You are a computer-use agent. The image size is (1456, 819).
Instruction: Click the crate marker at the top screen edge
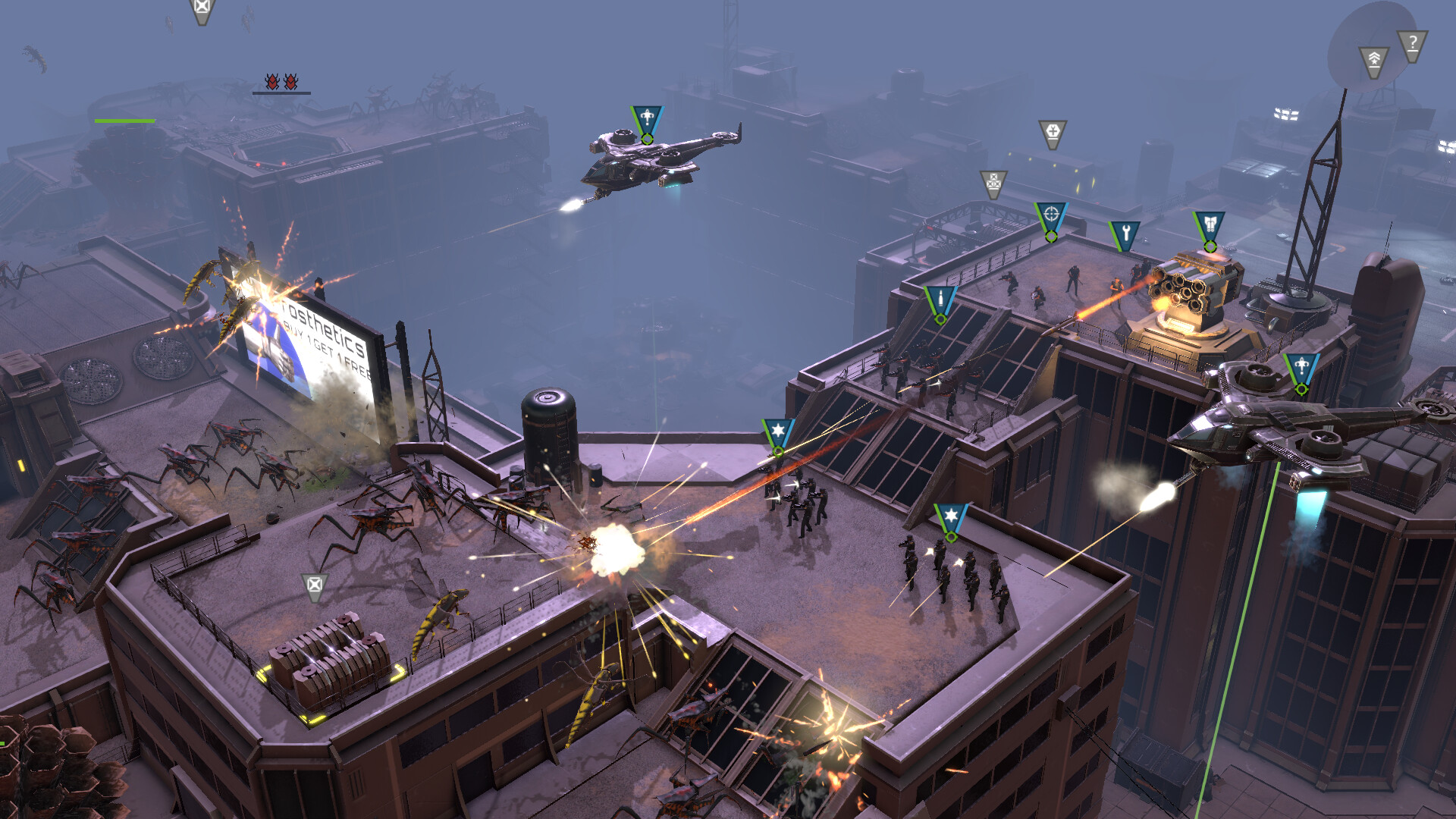(200, 9)
